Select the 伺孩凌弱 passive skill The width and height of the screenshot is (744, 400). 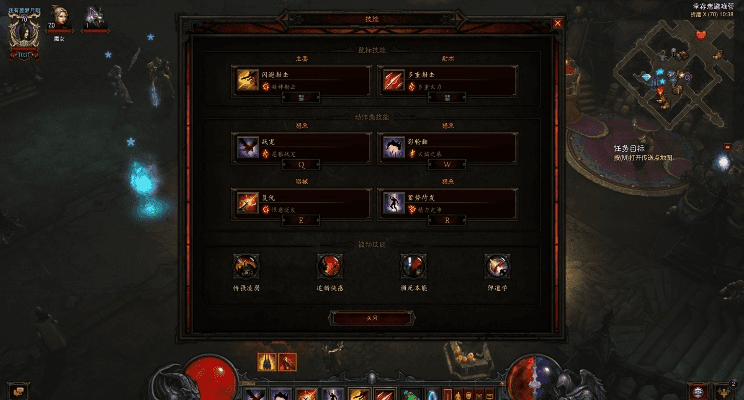[245, 266]
